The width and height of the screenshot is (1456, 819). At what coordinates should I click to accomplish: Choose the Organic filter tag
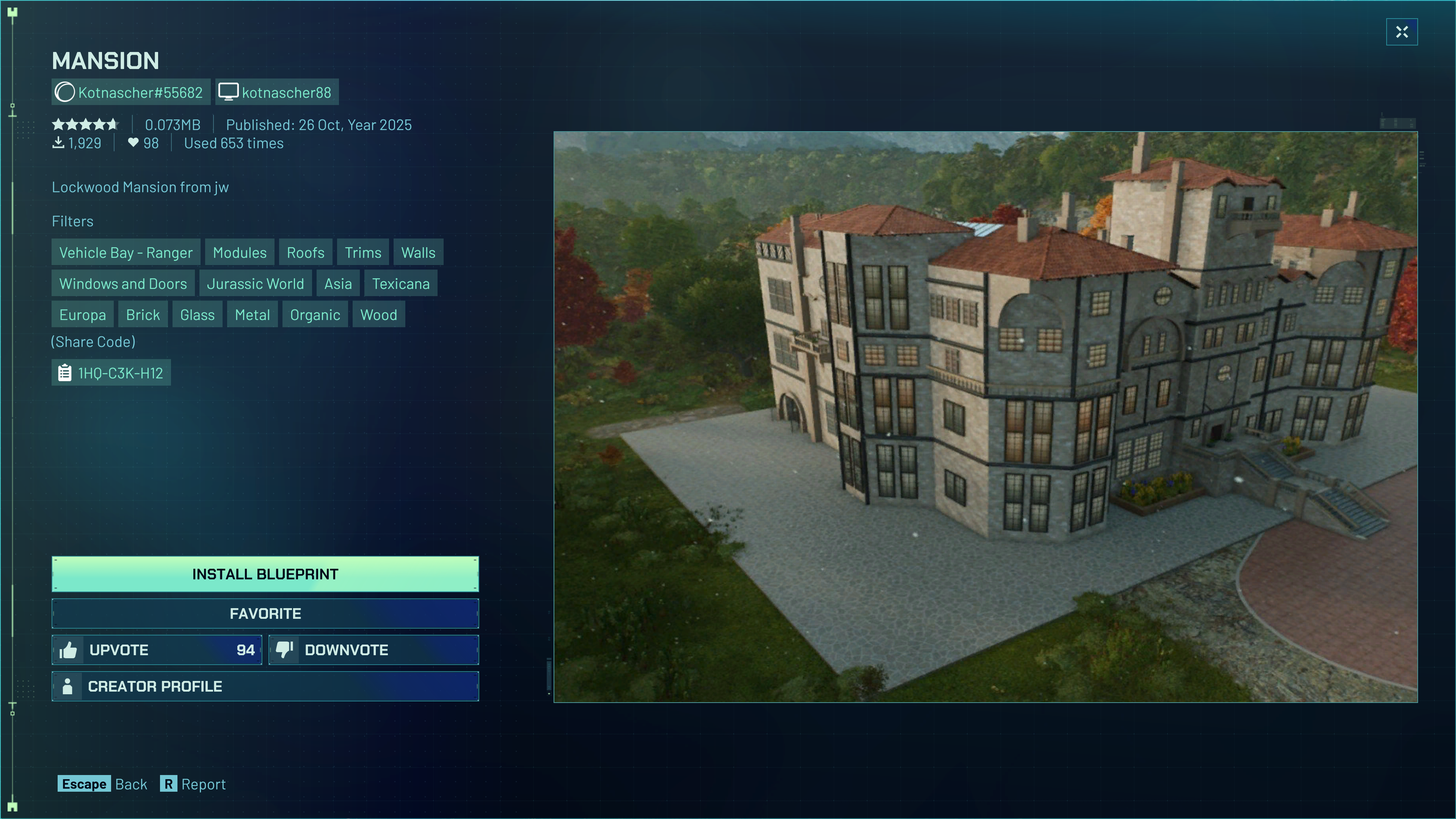(x=315, y=315)
